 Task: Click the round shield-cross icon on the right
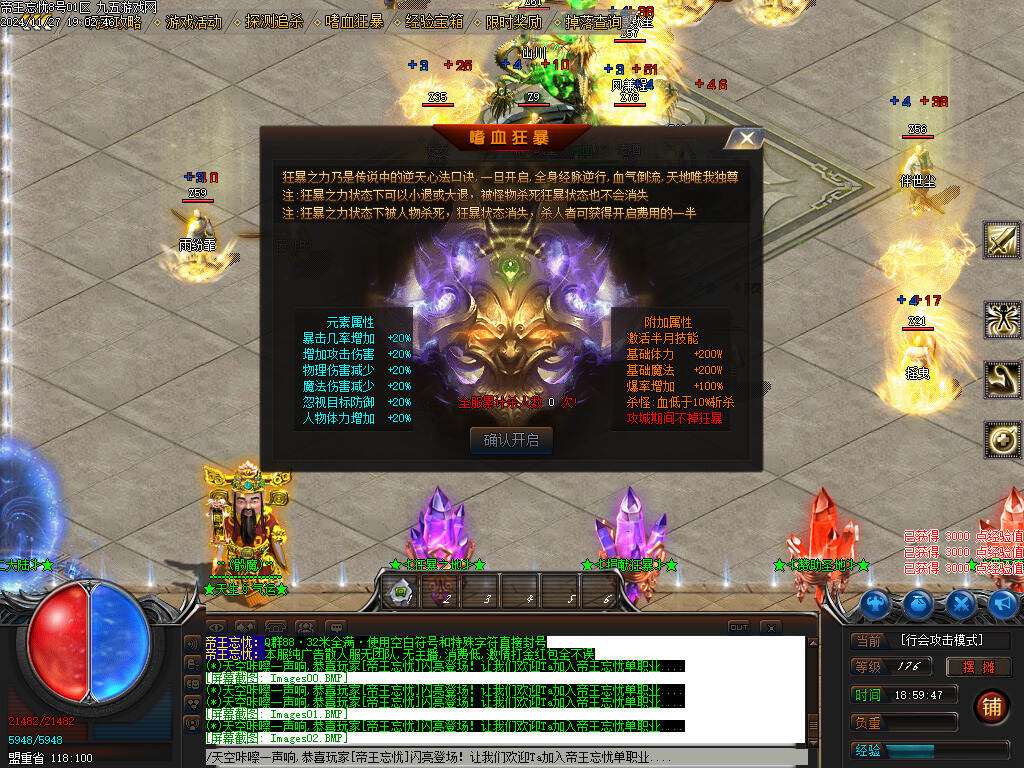tap(1002, 440)
